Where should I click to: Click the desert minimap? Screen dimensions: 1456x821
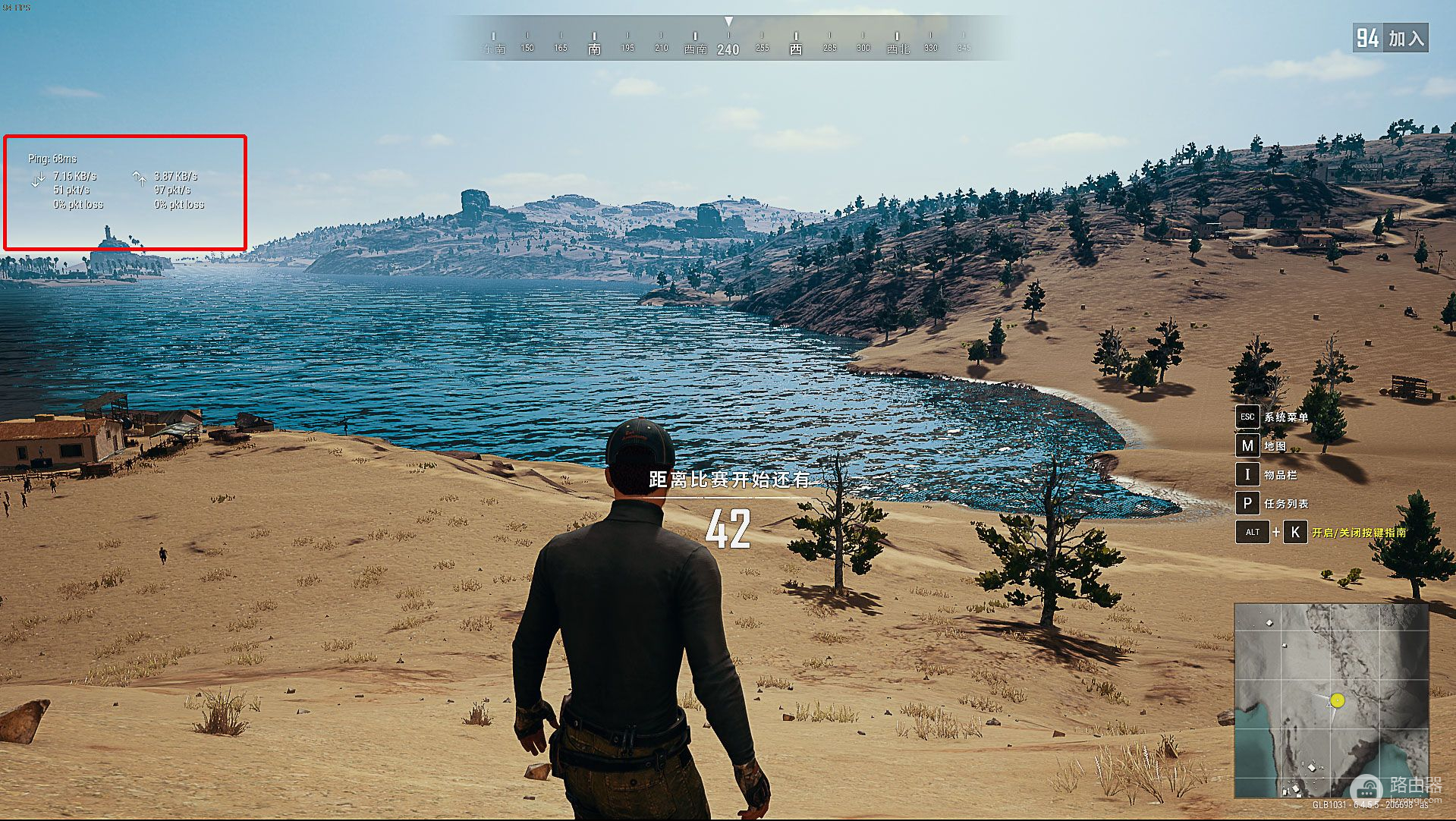click(1332, 700)
